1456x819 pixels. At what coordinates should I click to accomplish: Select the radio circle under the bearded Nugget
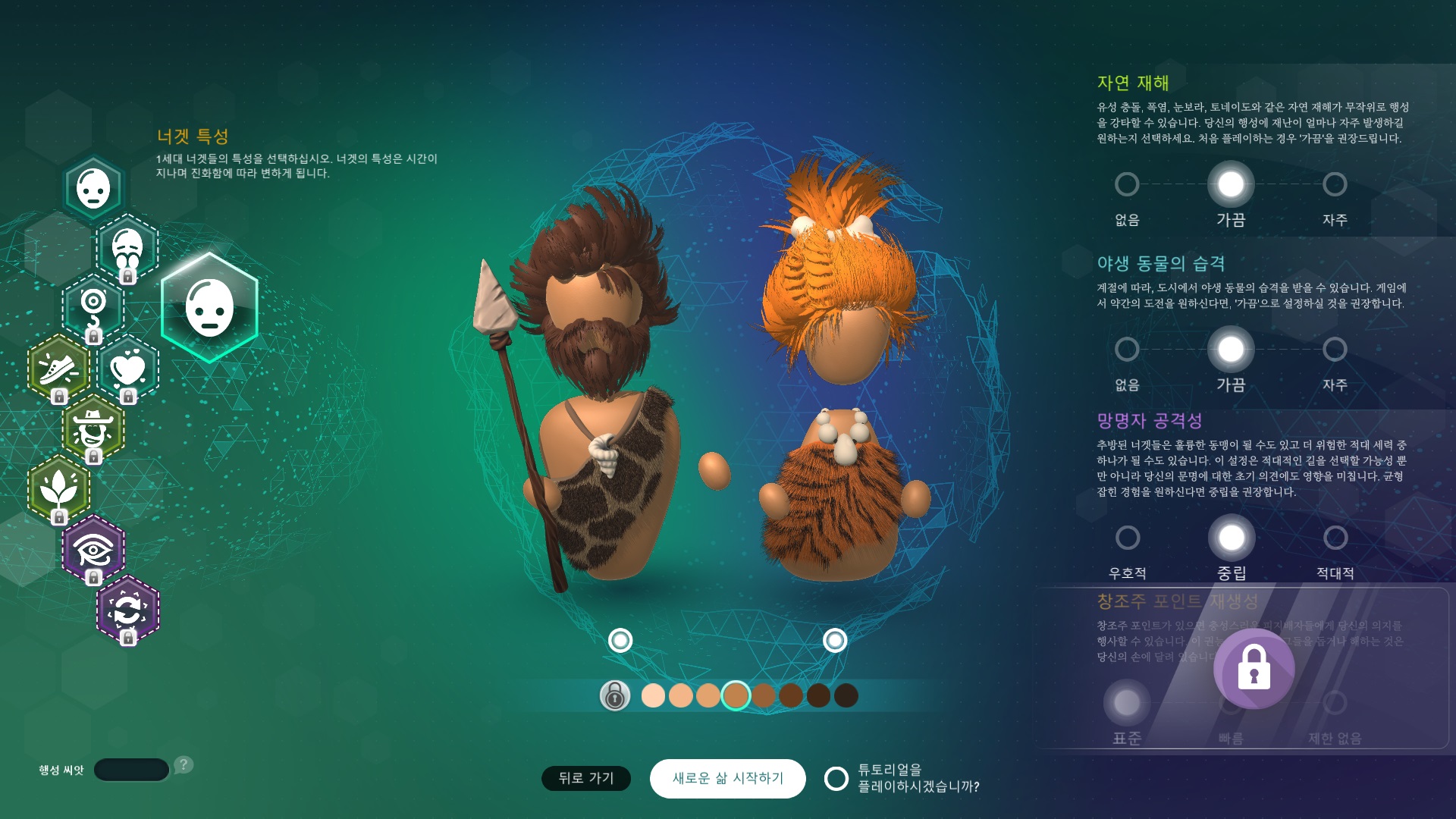[620, 641]
